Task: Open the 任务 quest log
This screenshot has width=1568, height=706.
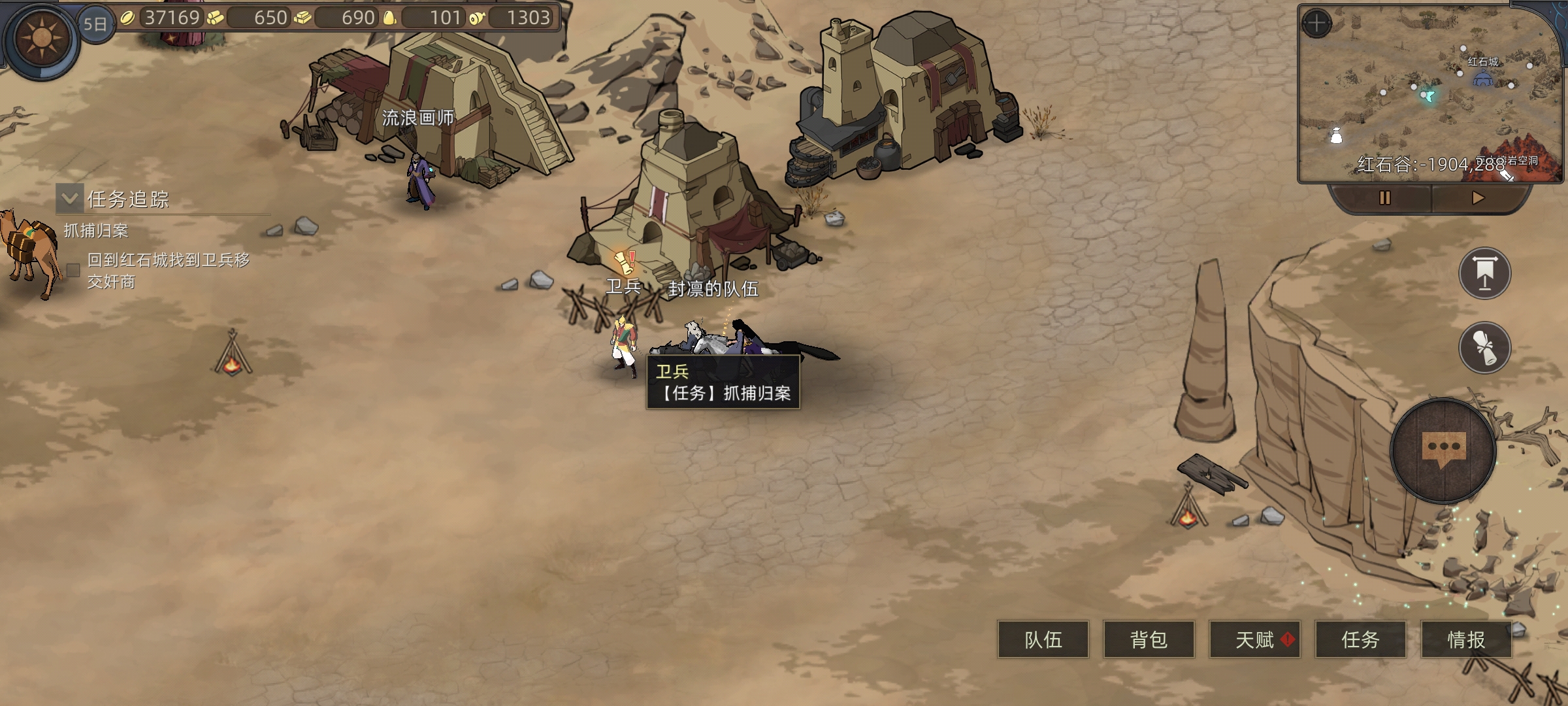Action: click(1360, 639)
